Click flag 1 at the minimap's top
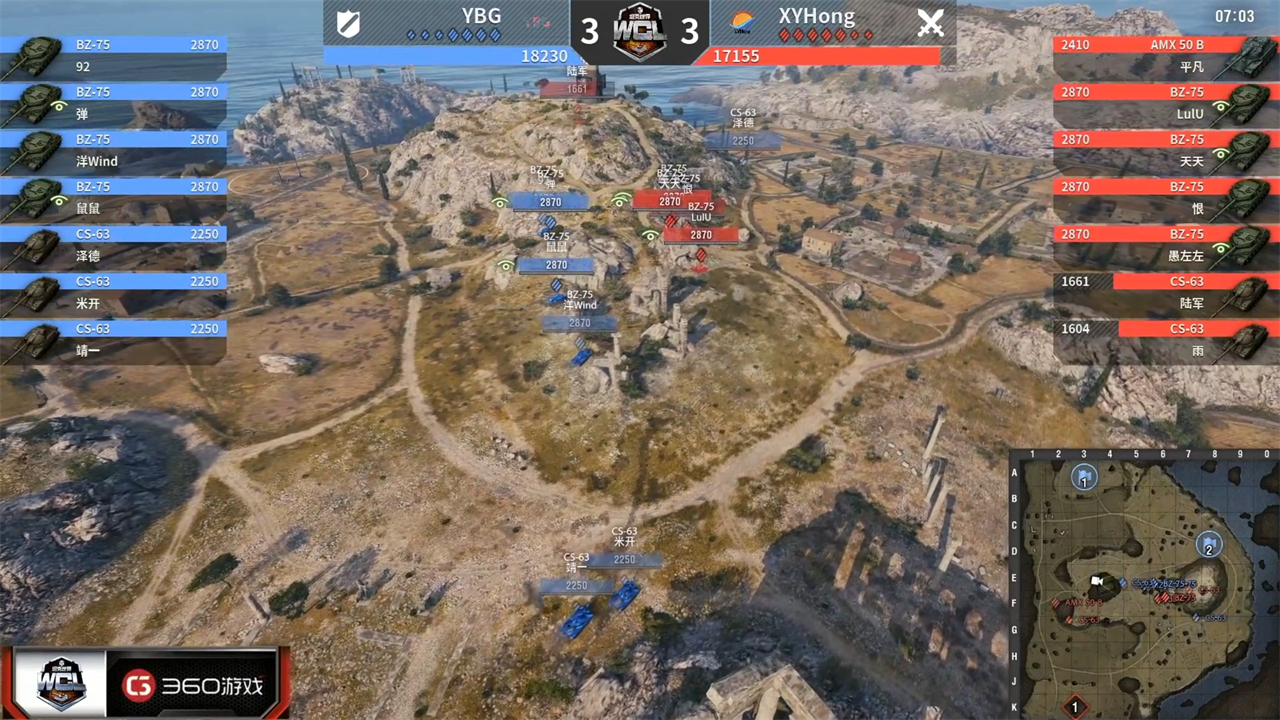1280x720 pixels. click(1083, 477)
